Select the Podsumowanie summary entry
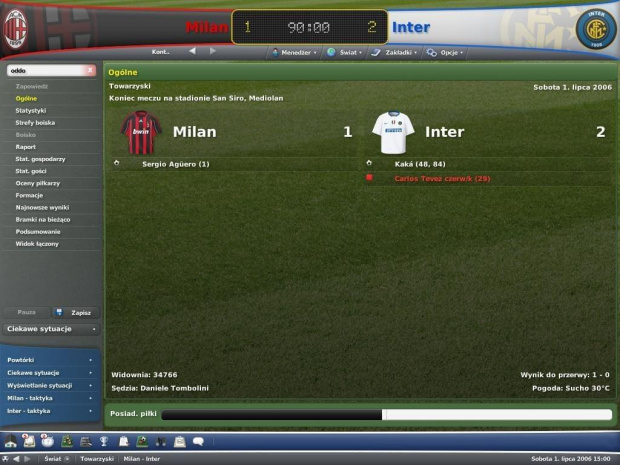Image resolution: width=620 pixels, height=465 pixels. coord(38,230)
